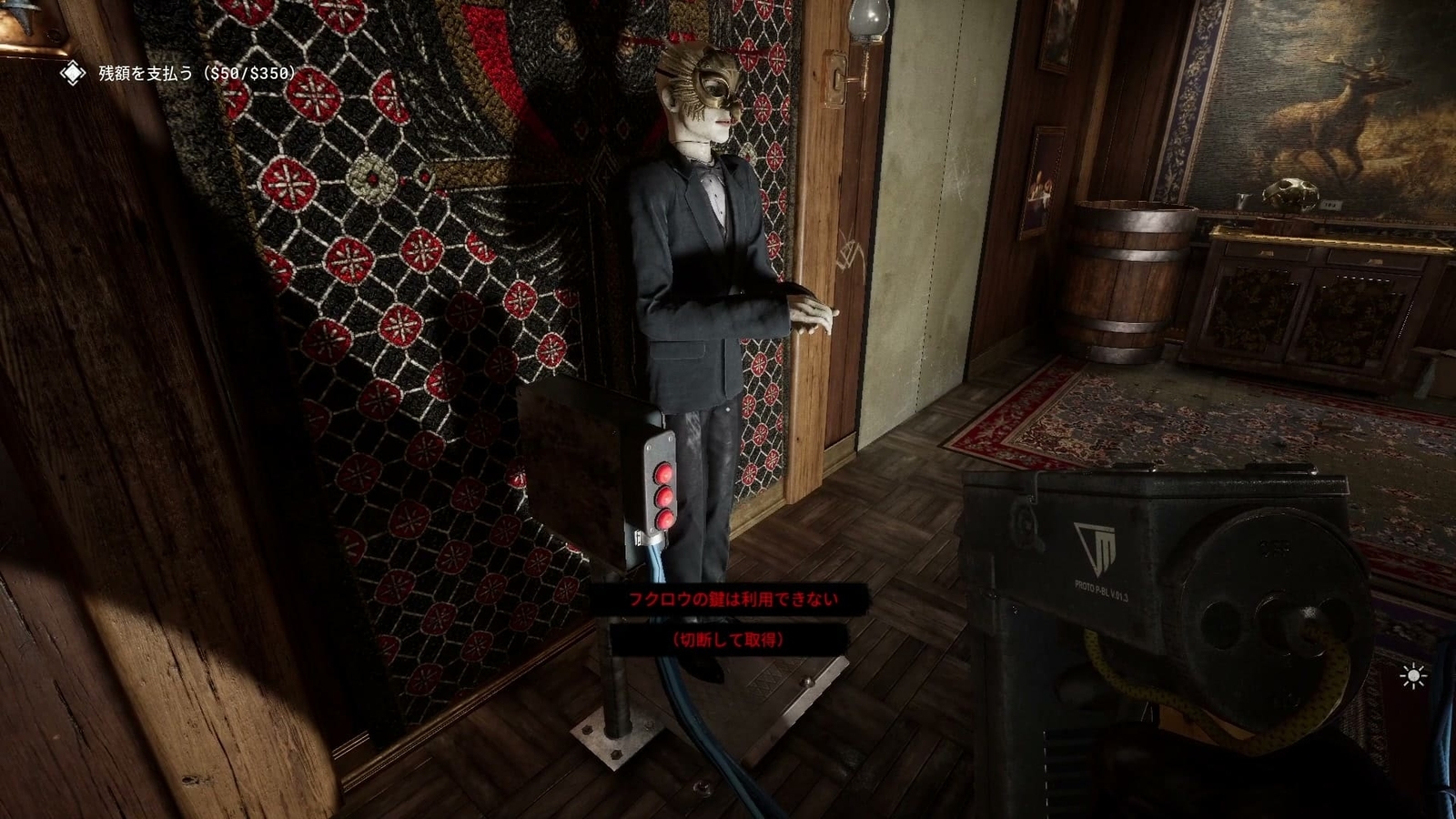Click the ($50/$350) payment counter
The height and width of the screenshot is (819, 1456).
(x=246, y=77)
